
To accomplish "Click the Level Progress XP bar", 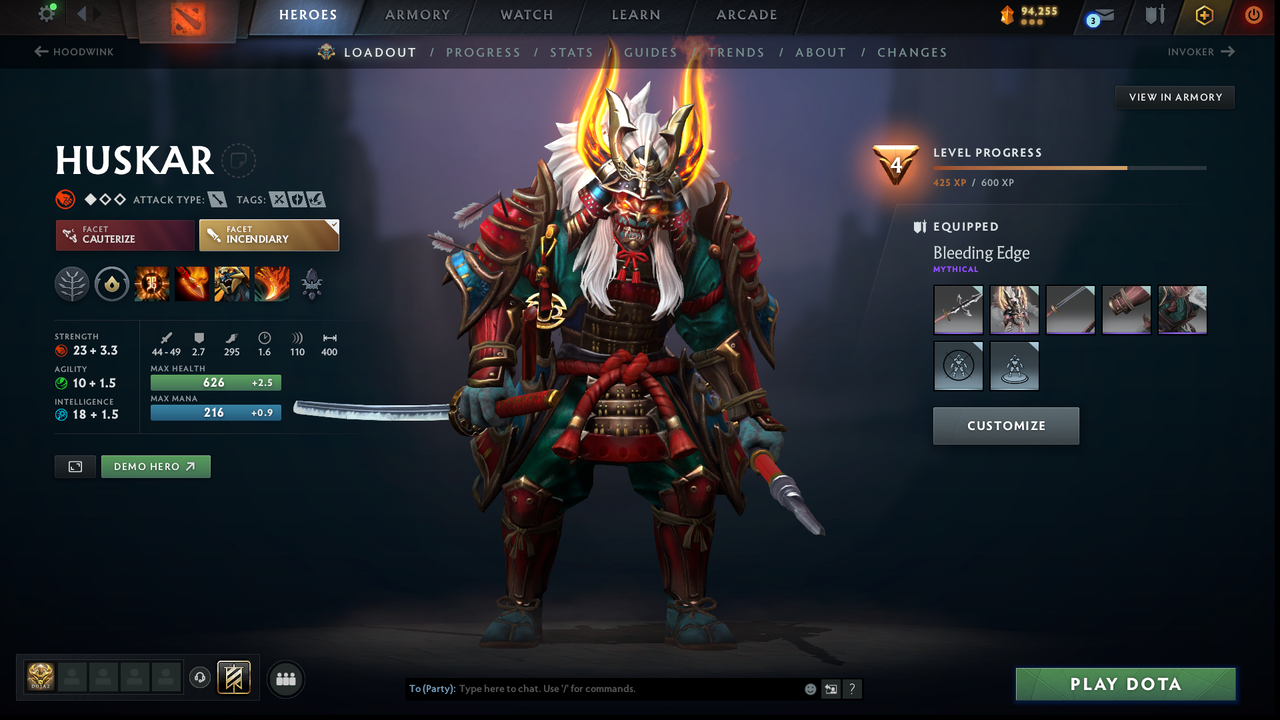I will [1070, 168].
